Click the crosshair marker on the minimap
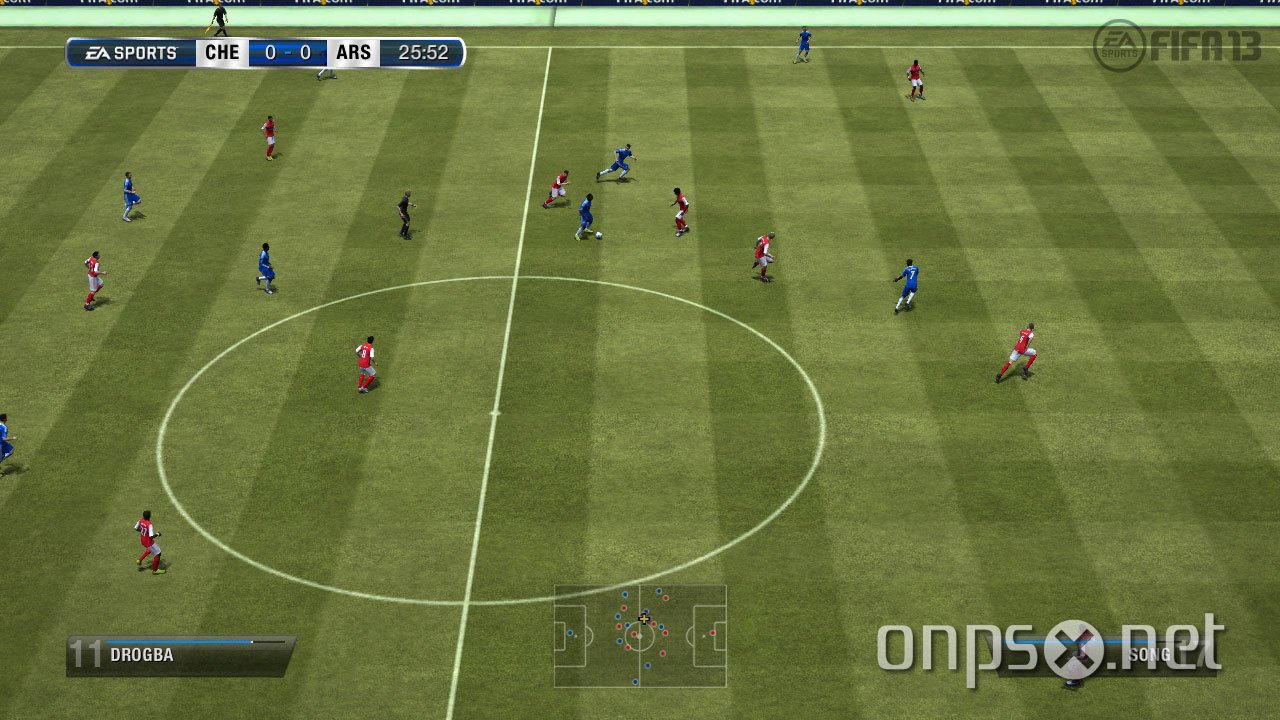The image size is (1280, 720). coord(644,618)
